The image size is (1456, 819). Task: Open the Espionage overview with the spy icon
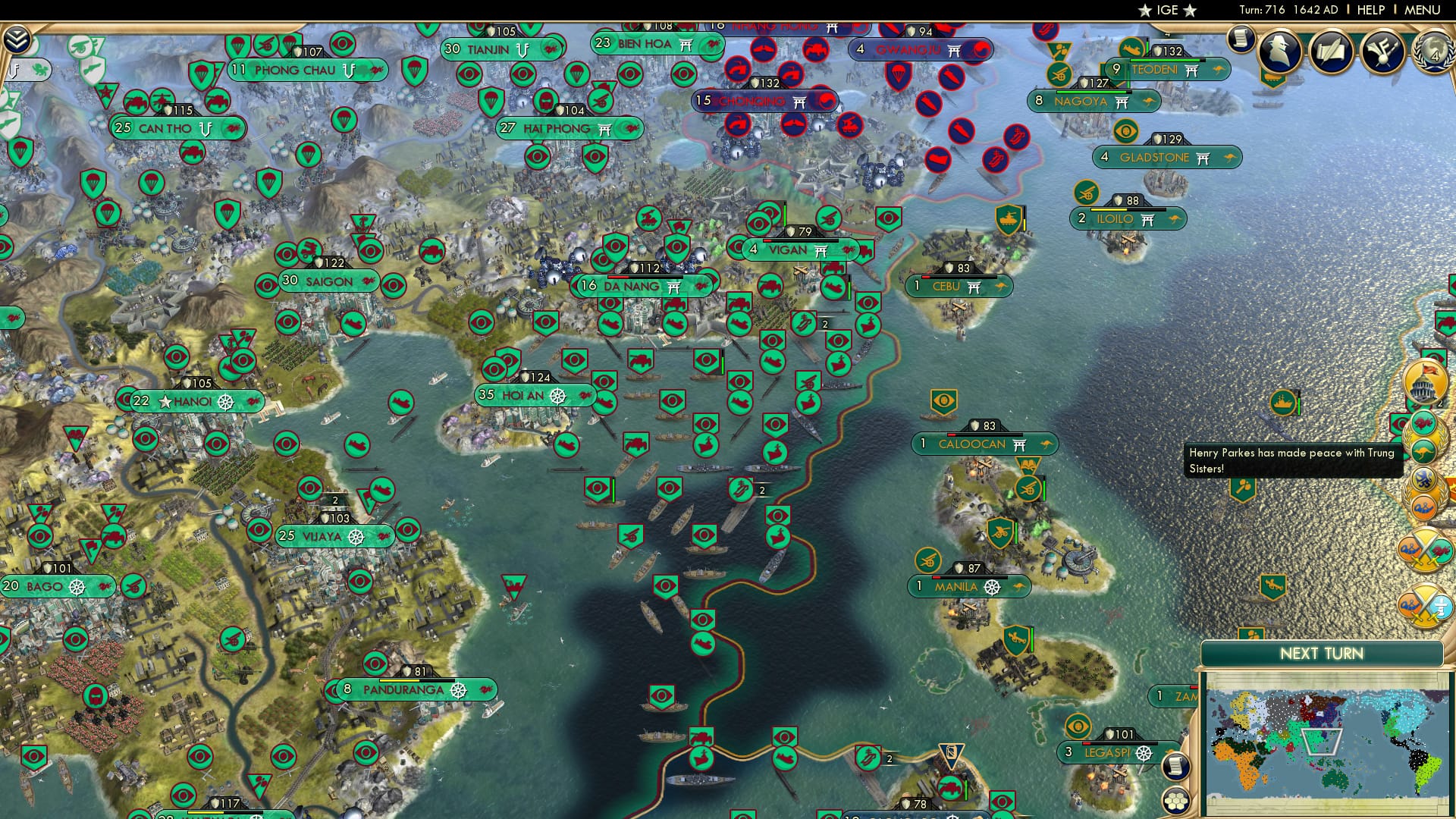click(1279, 52)
